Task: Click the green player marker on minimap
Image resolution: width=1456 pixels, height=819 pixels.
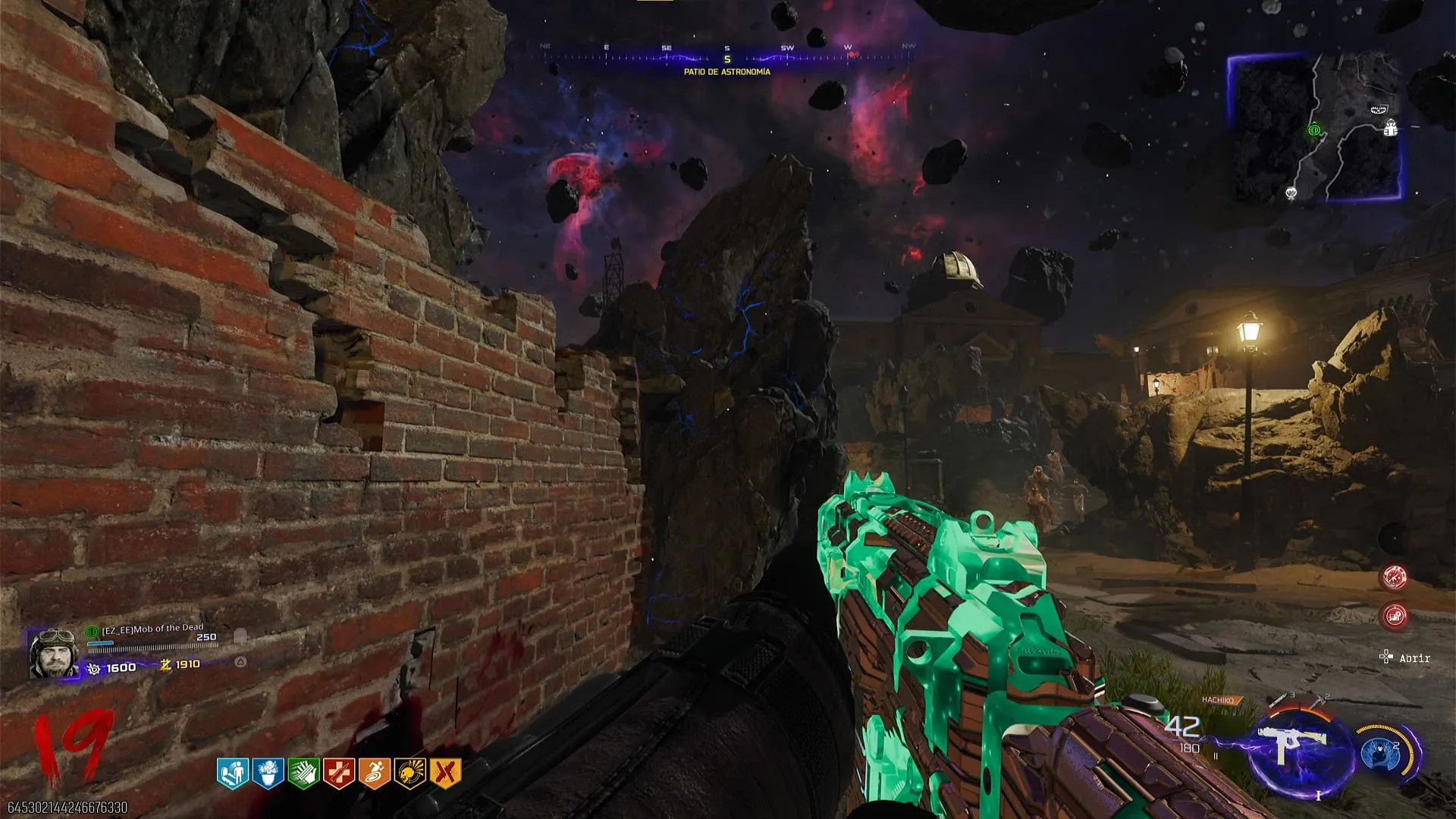Action: click(1314, 130)
